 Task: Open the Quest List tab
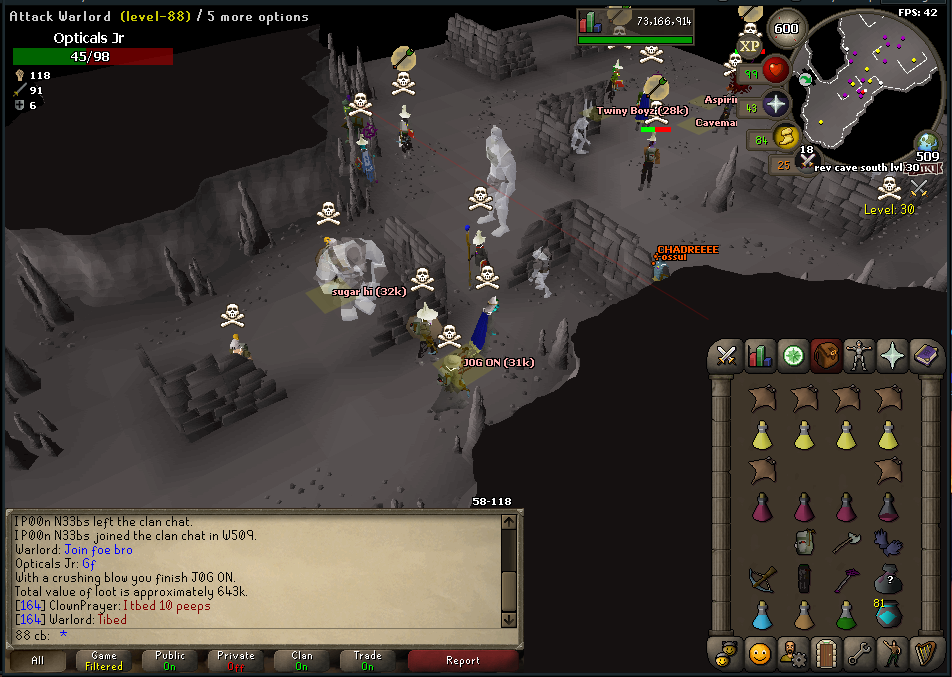792,356
